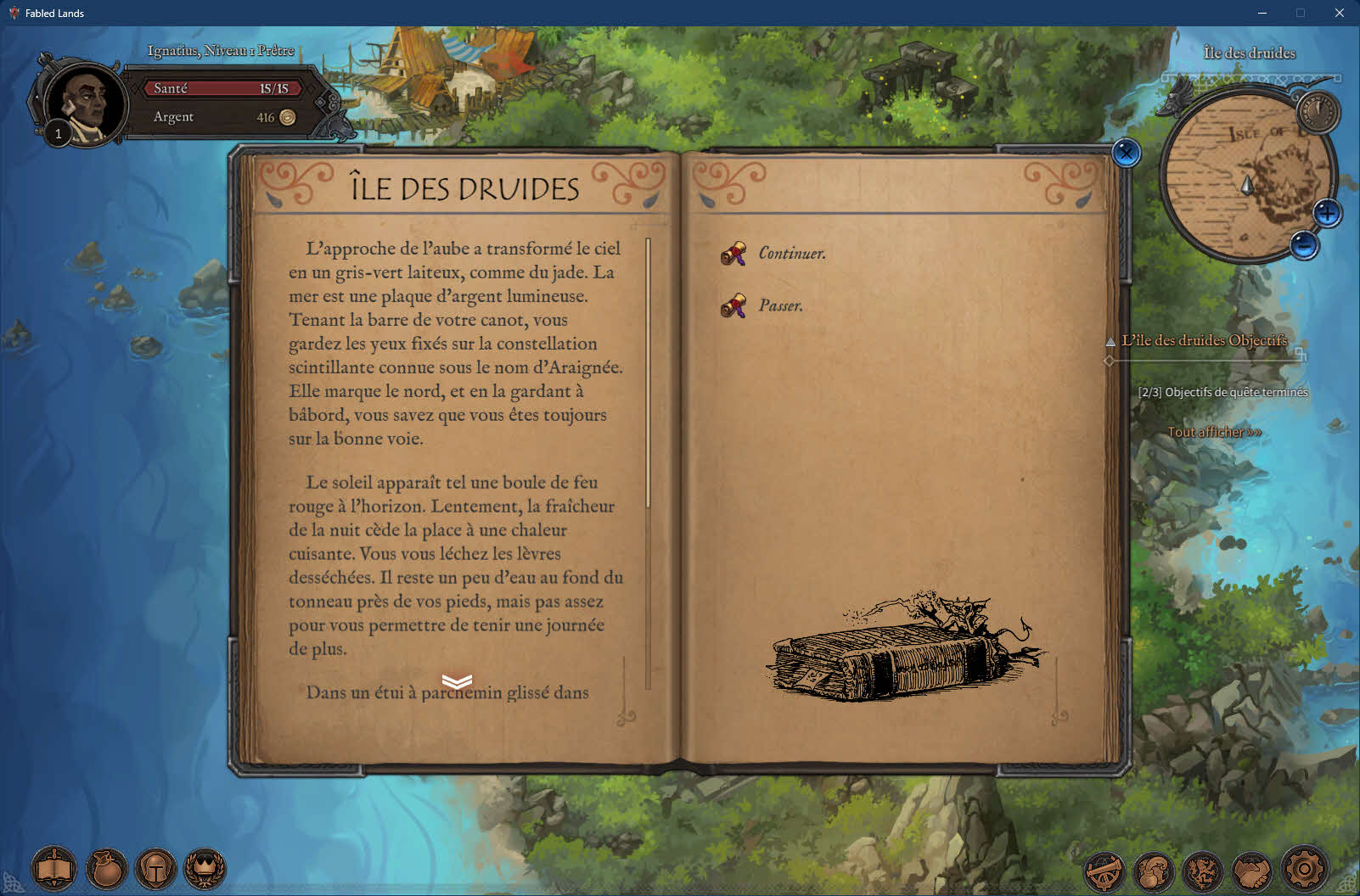Open settings with the gear icon
This screenshot has height=896, width=1360.
pyautogui.click(x=1304, y=869)
